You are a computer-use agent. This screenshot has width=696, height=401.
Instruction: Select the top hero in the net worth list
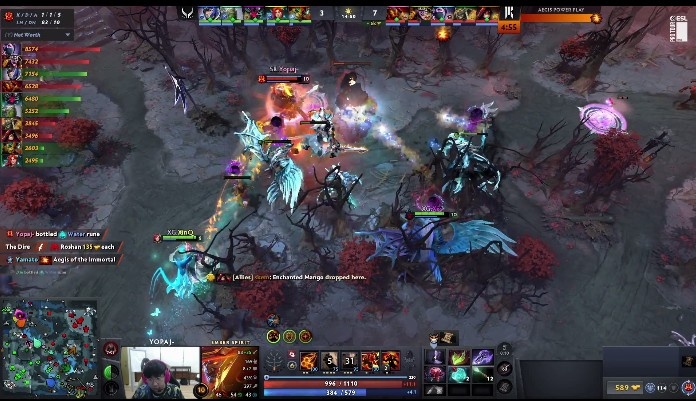click(x=12, y=49)
